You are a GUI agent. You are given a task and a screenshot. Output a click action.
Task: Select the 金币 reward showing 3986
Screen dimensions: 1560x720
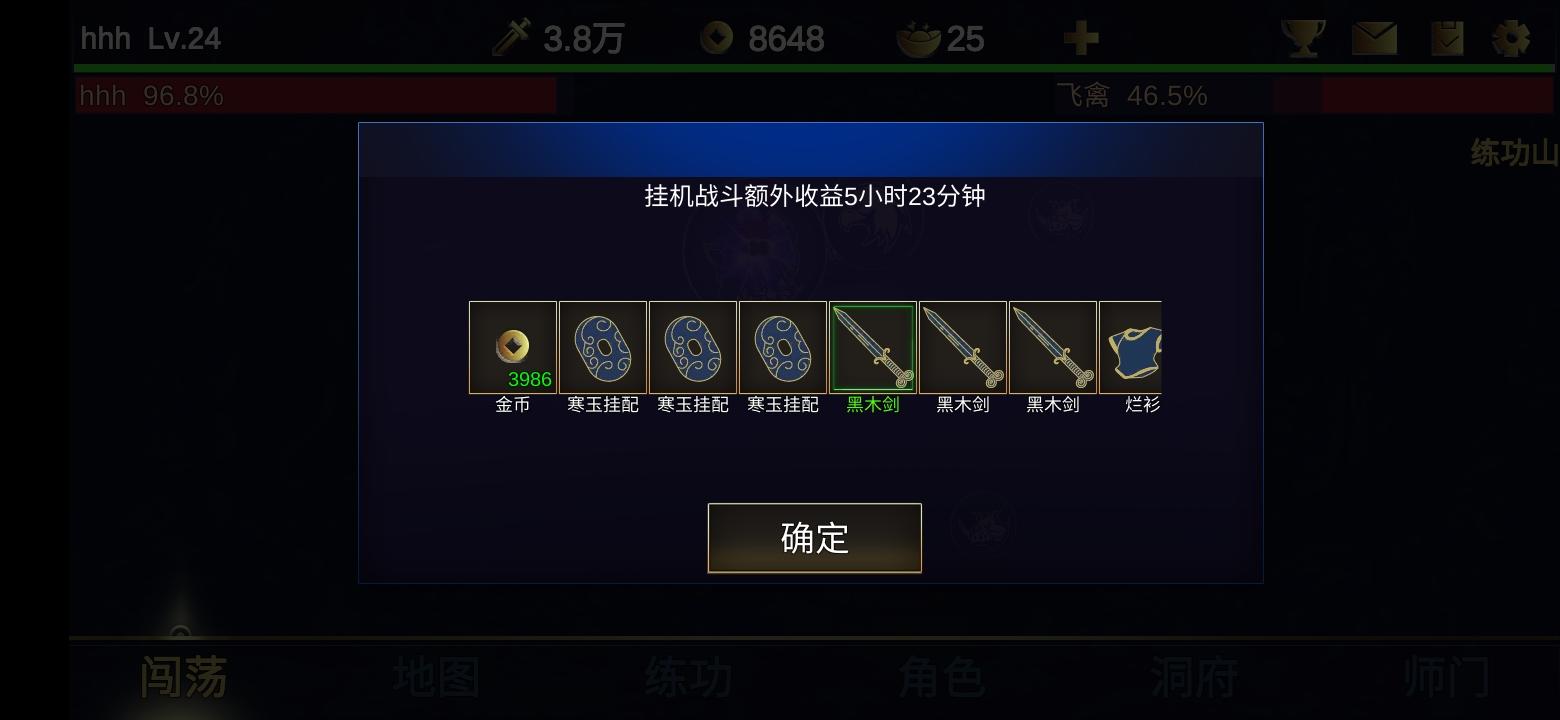pos(513,347)
